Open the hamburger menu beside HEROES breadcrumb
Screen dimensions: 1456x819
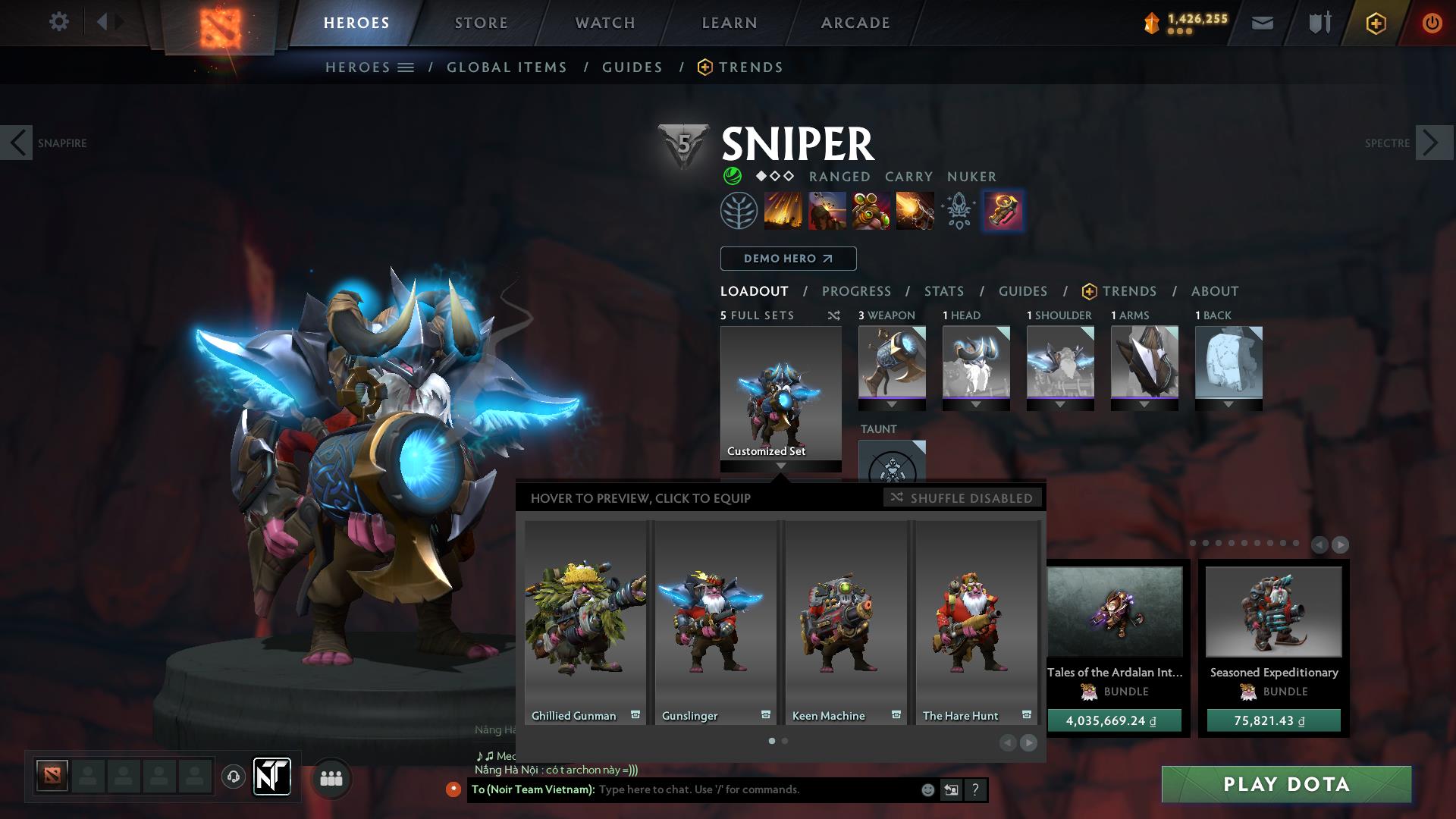[407, 67]
